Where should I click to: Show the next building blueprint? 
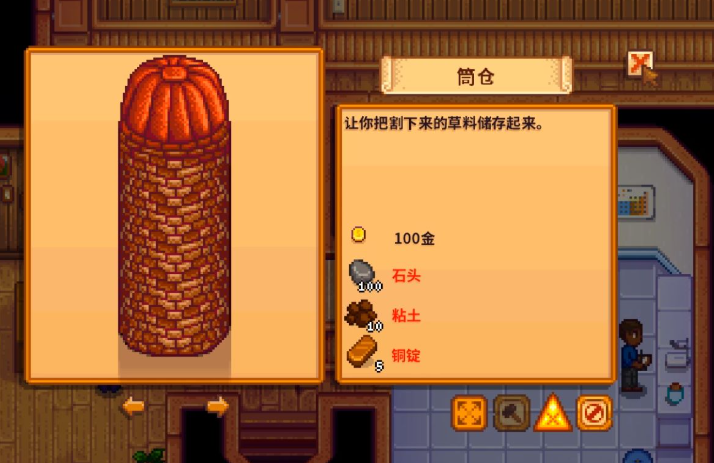[x=217, y=406]
